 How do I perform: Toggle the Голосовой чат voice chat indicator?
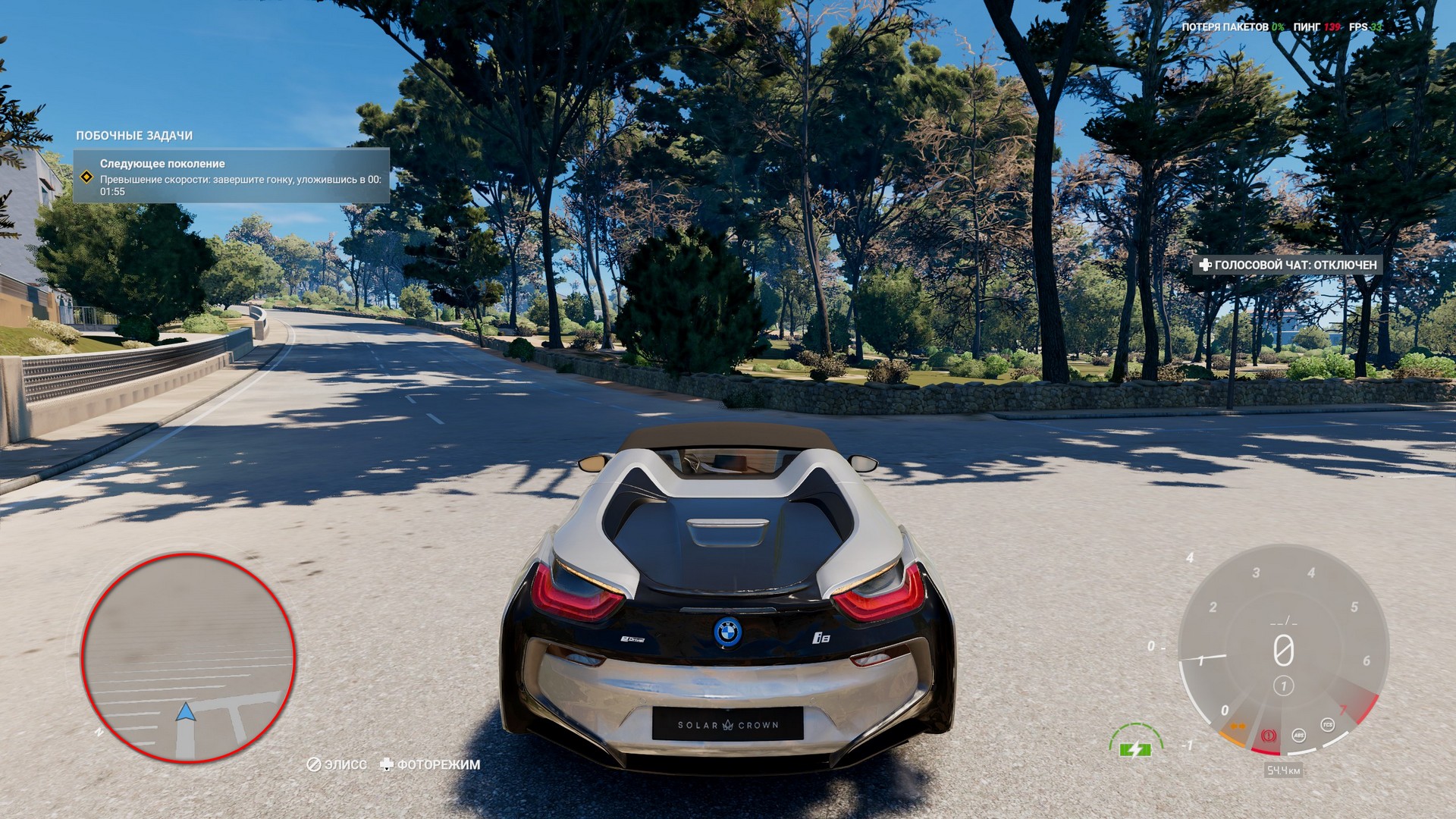(1287, 265)
